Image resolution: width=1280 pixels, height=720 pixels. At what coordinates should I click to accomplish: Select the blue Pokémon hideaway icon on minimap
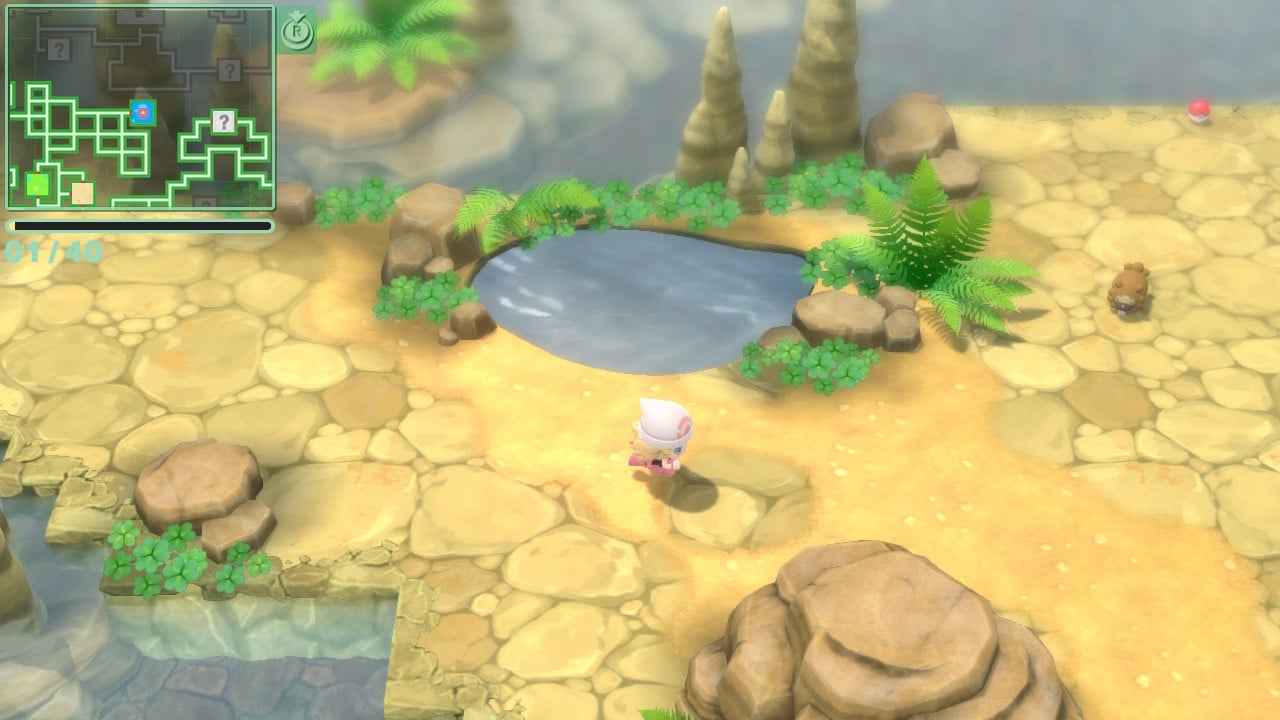tap(142, 111)
